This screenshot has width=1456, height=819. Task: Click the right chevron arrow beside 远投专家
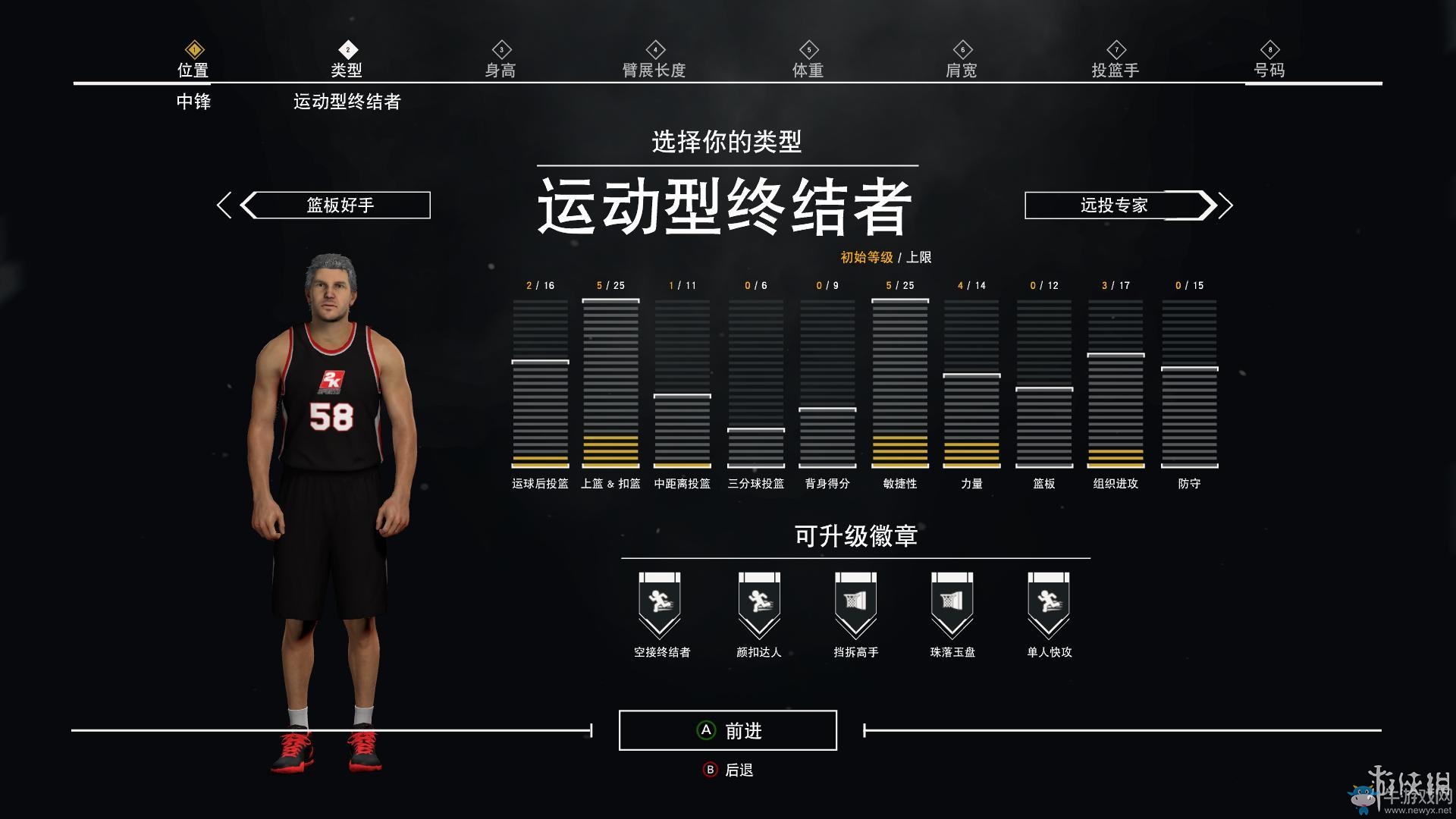point(1226,205)
